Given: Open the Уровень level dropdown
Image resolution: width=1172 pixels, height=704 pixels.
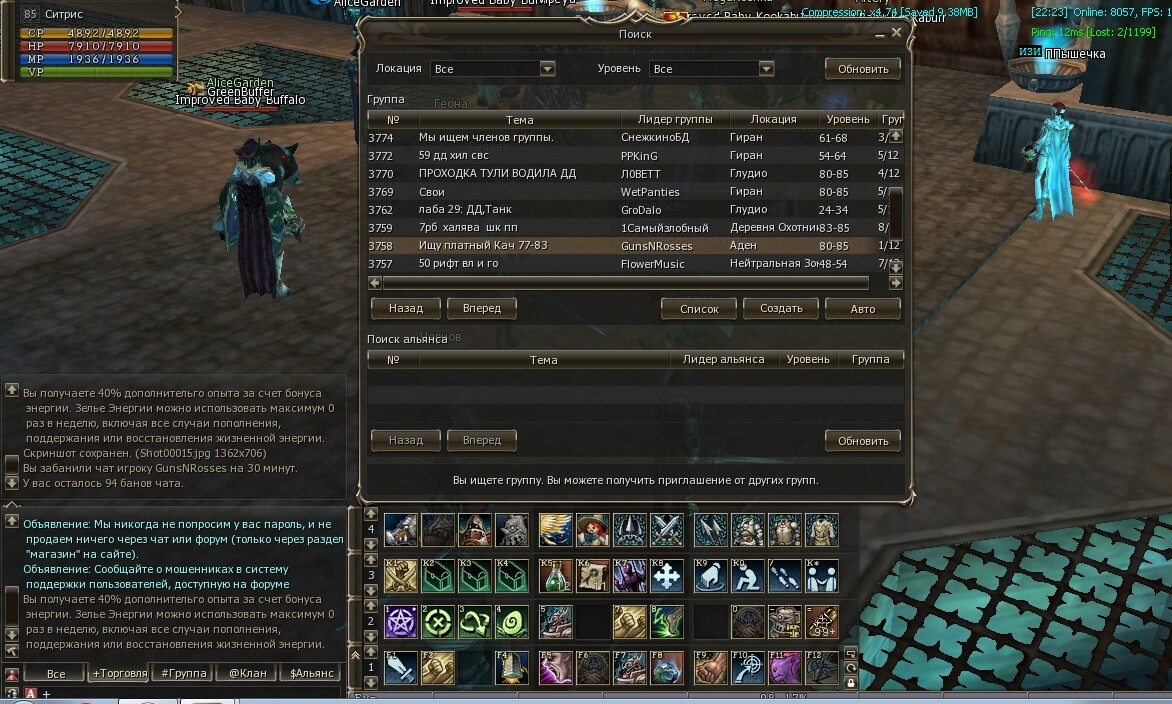Looking at the screenshot, I should 766,69.
